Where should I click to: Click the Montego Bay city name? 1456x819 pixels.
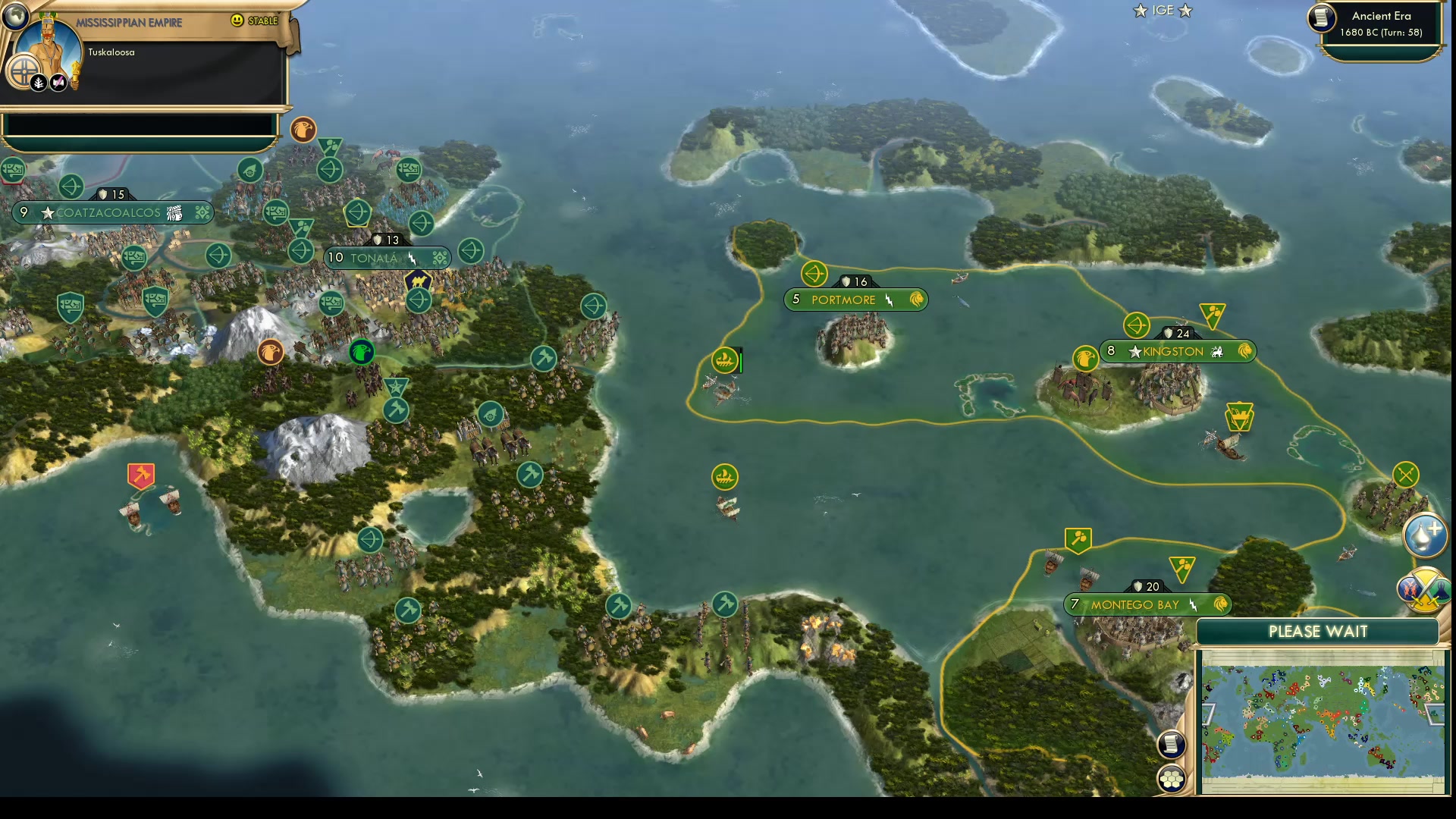[x=1134, y=604]
